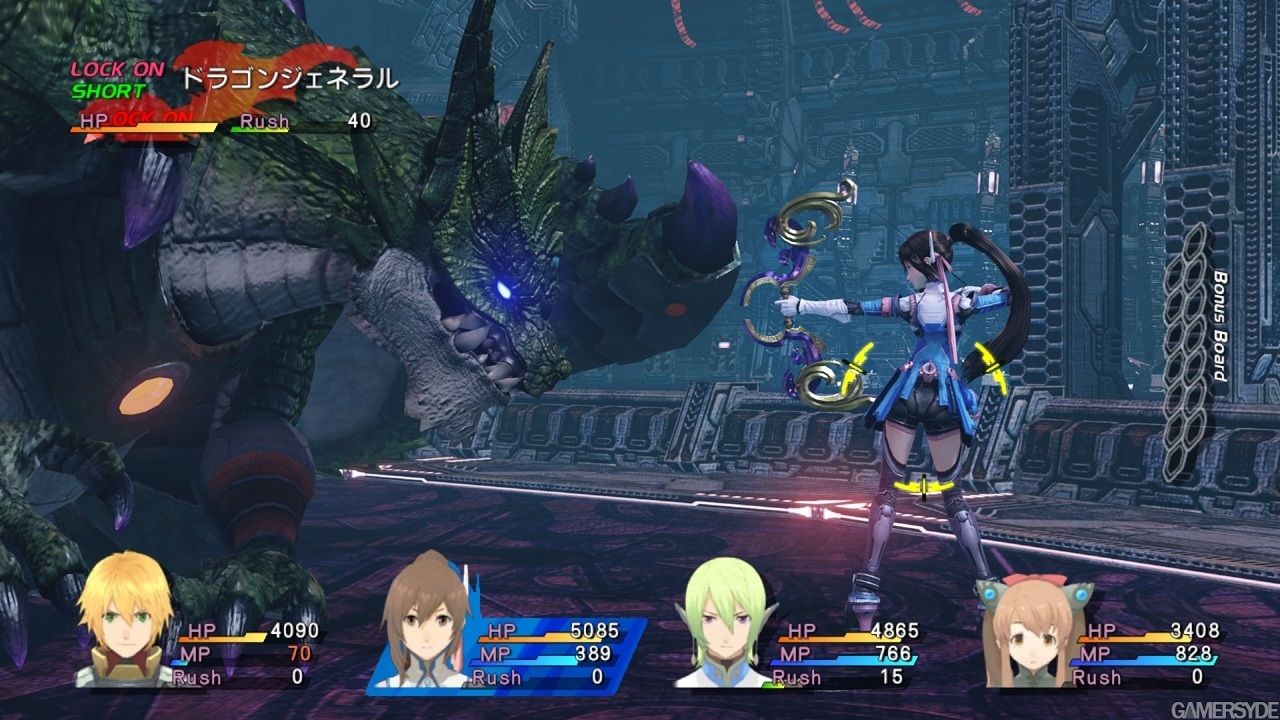
Task: Click the locked-on enemy name label
Action: 288,77
